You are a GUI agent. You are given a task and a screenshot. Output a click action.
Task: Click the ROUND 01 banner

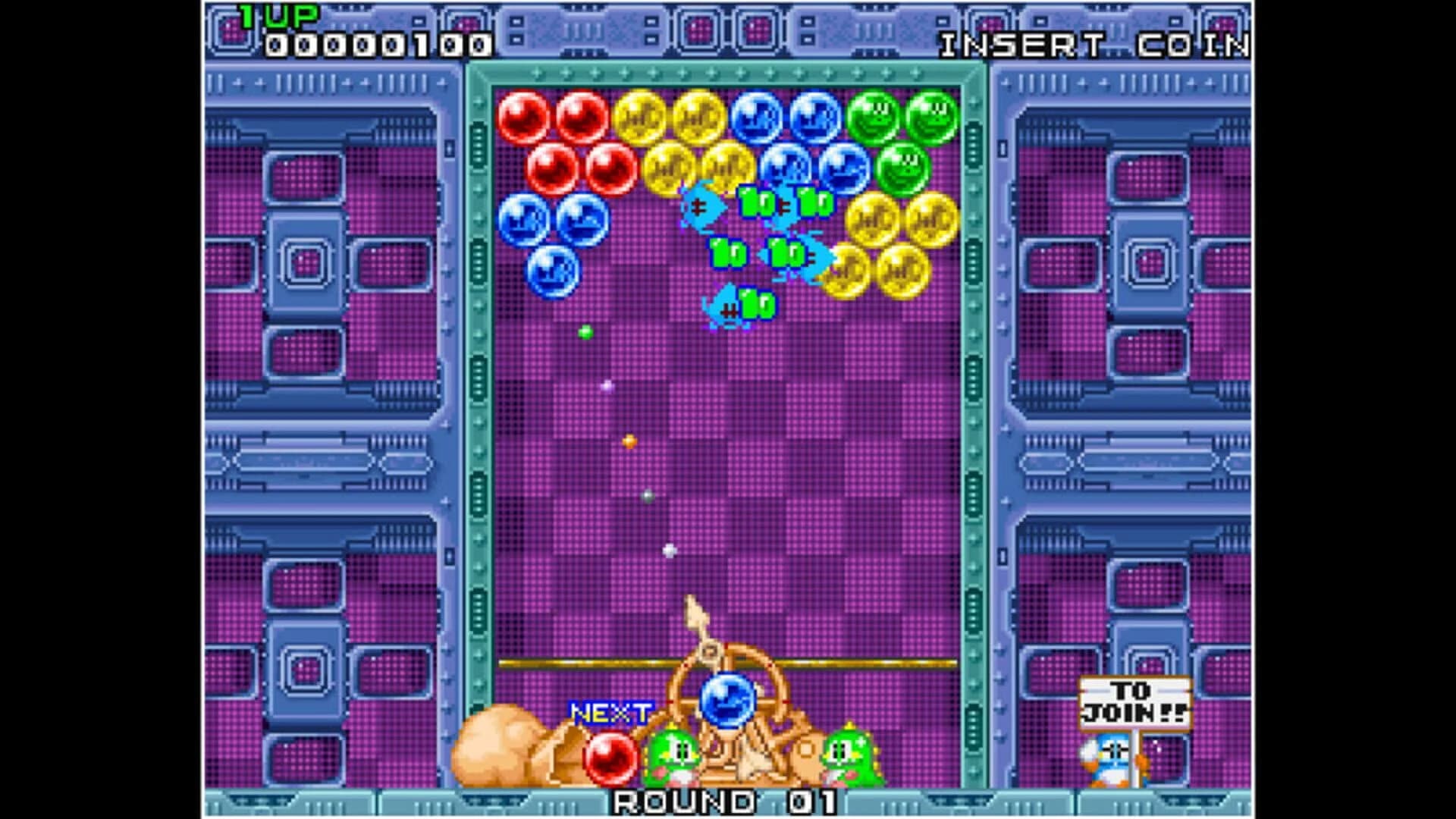click(728, 800)
